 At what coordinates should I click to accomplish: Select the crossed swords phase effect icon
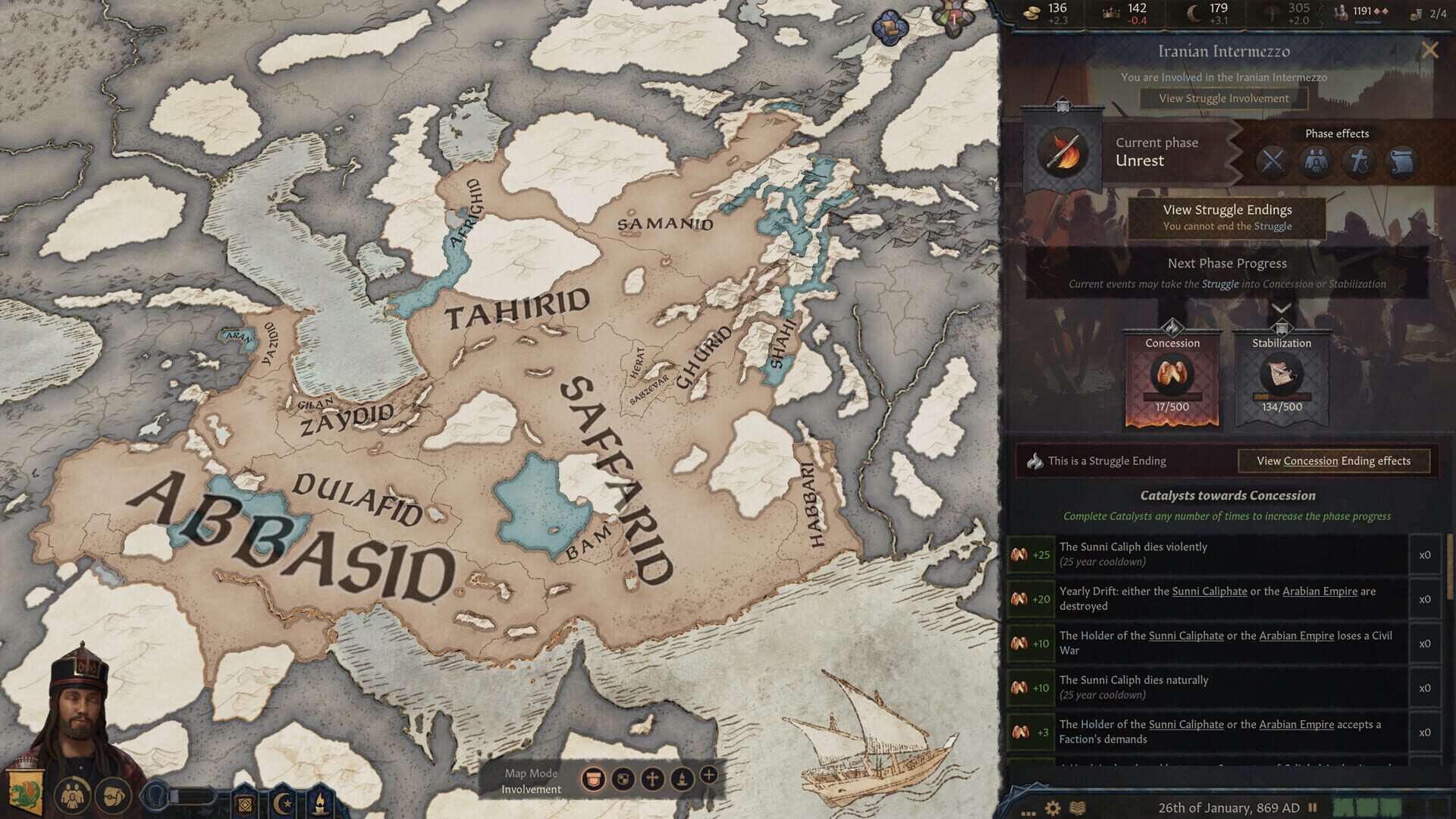point(1272,161)
